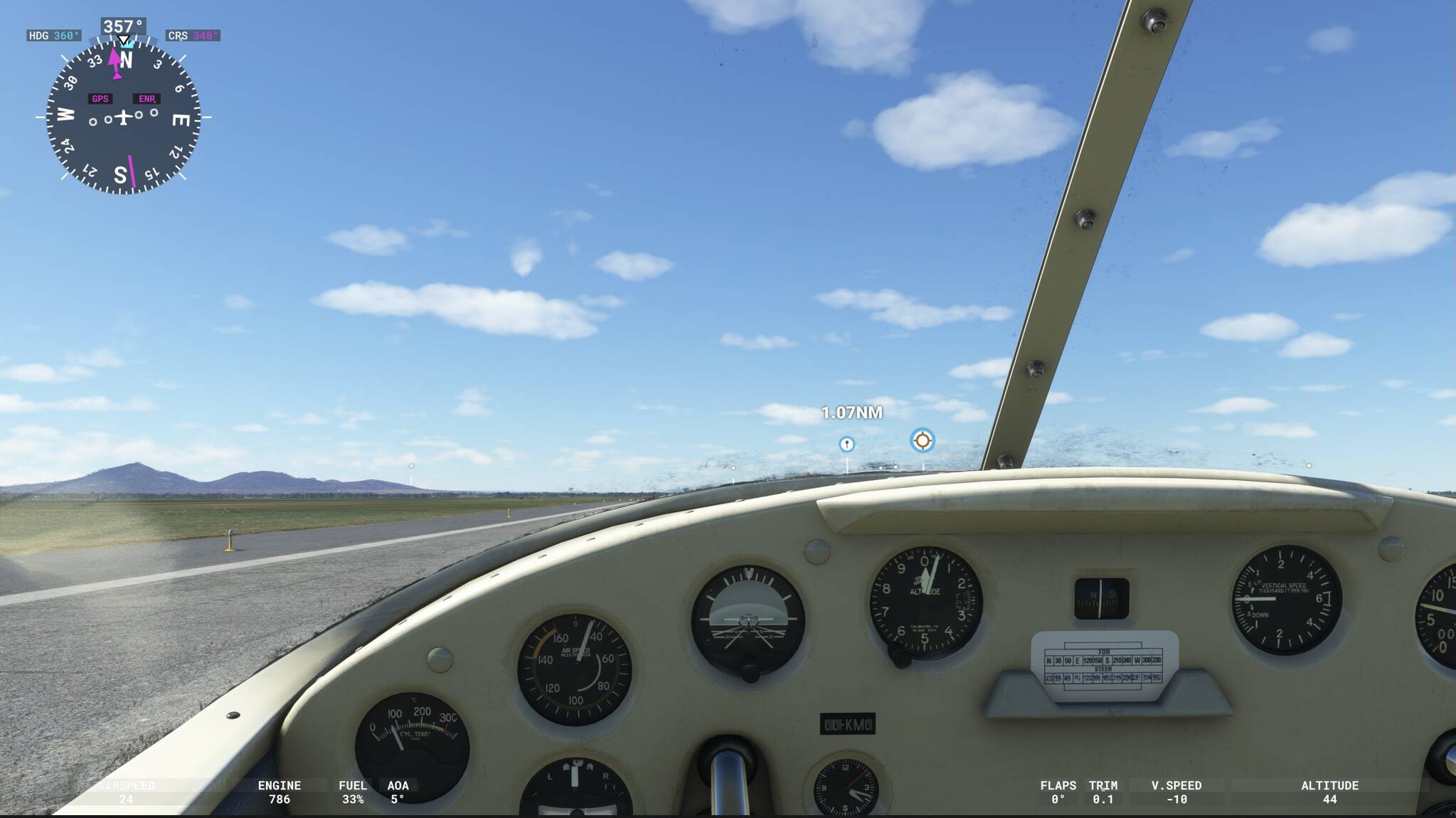Select the ENR flight phase icon
Viewport: 1456px width, 818px height.
[x=147, y=99]
